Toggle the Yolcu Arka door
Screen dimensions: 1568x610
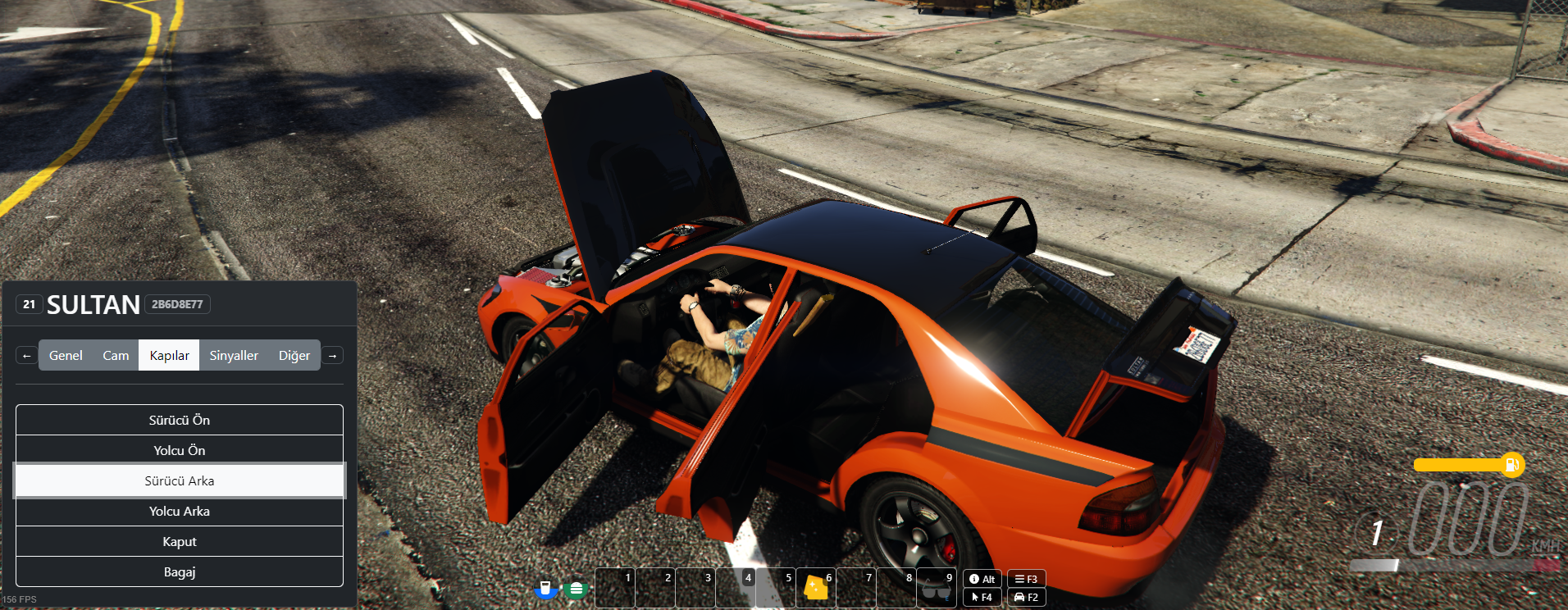tap(180, 510)
